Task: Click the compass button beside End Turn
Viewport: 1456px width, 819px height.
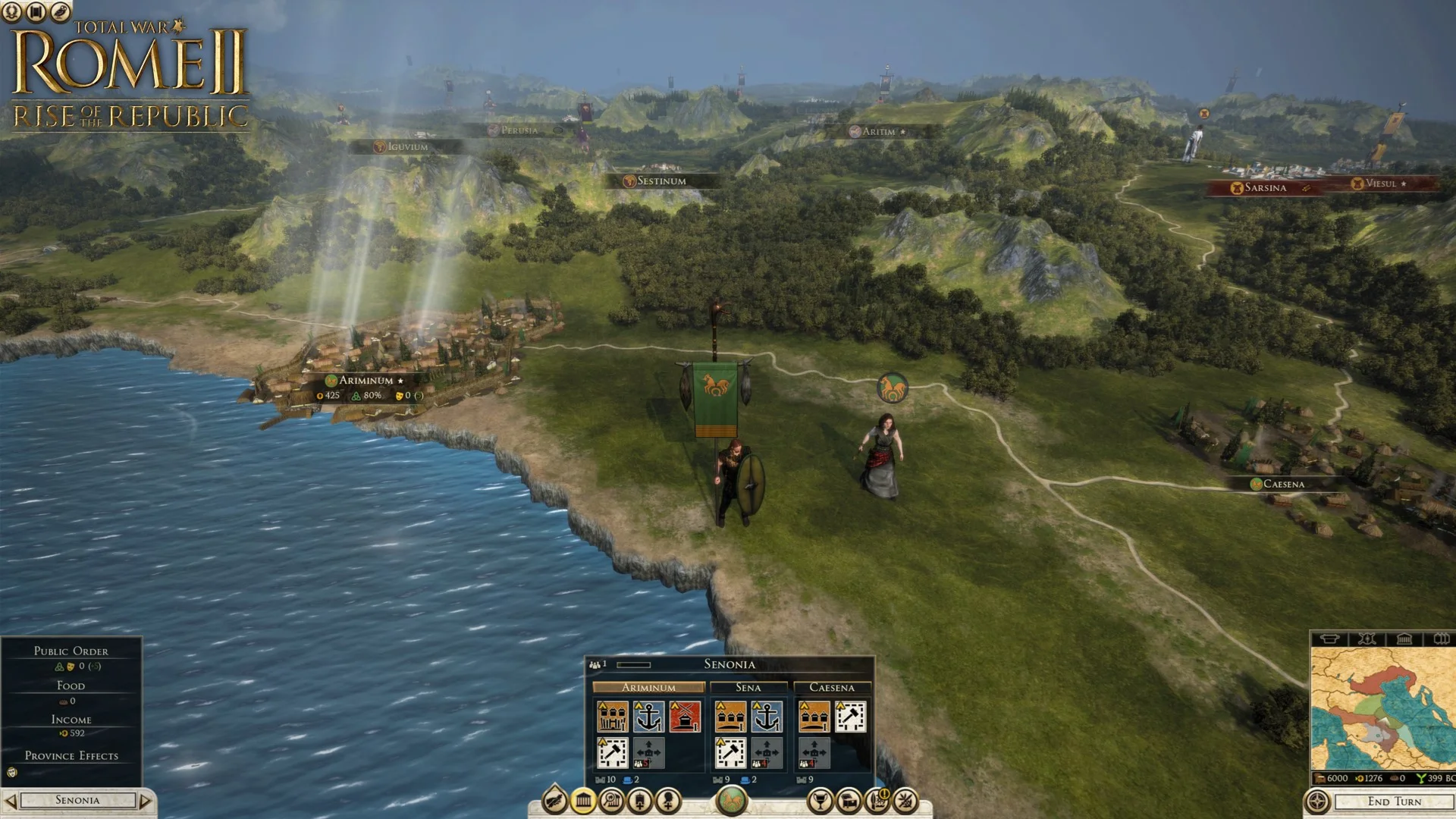Action: click(1317, 802)
